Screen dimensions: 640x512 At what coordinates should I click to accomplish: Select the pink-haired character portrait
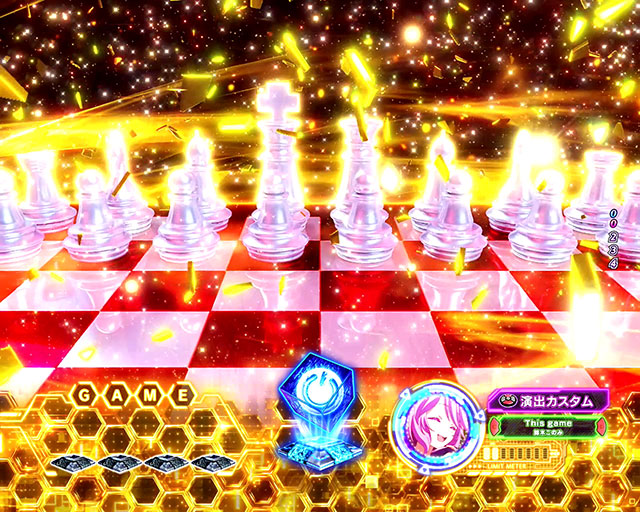430,422
